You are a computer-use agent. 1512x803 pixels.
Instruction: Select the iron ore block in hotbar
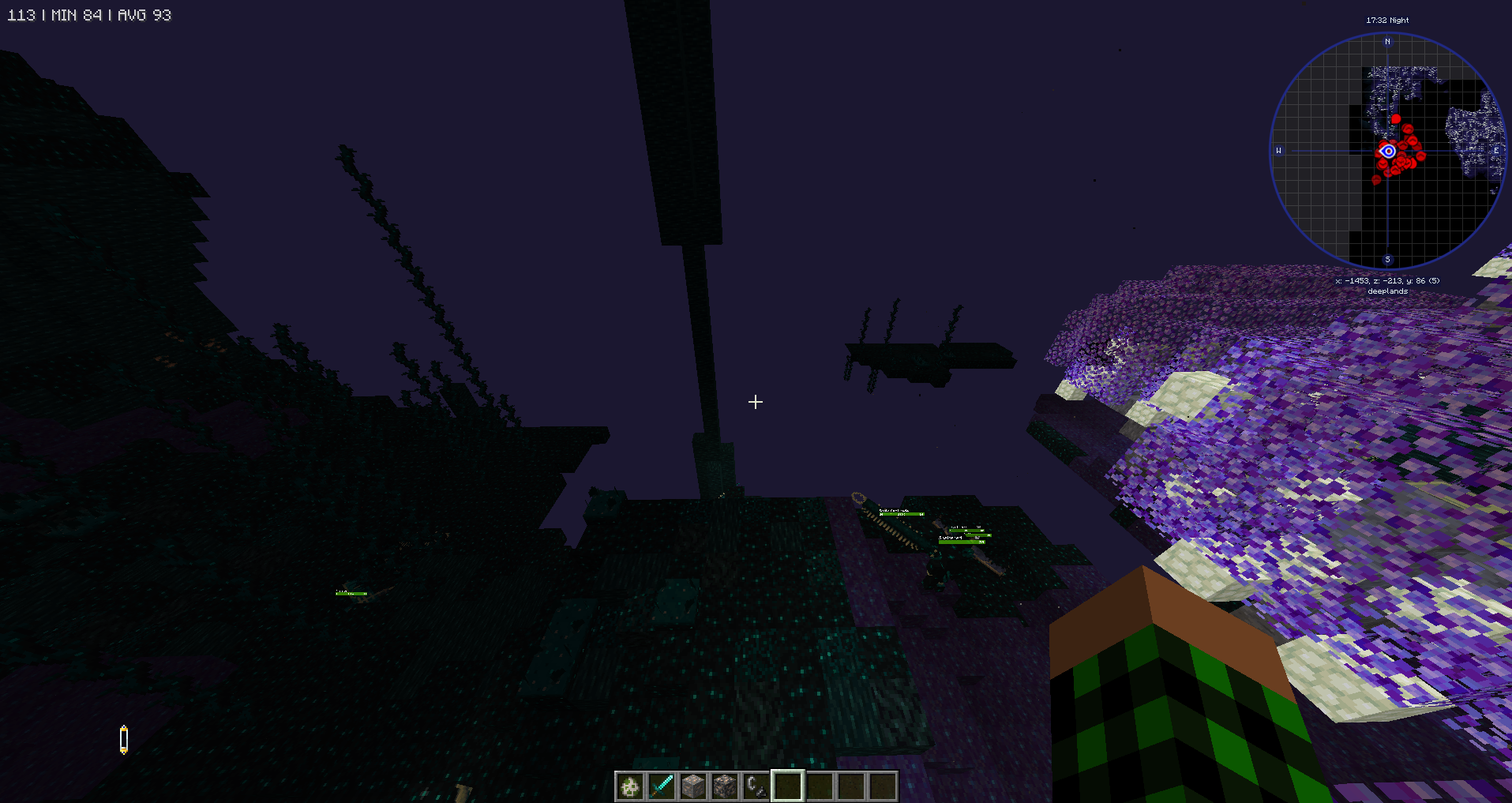pos(692,786)
